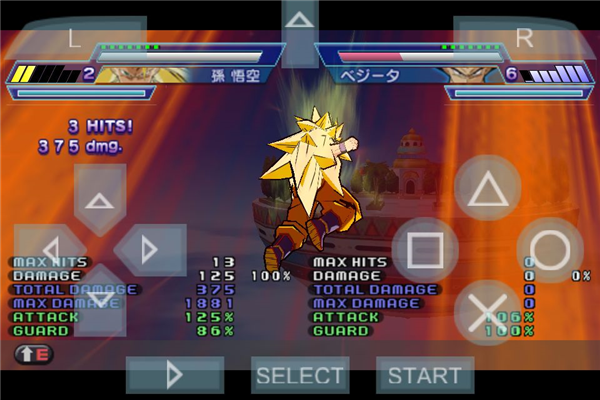This screenshot has height=400, width=600.
Task: Click the play arrow button beside SELECT
Action: pos(174,375)
